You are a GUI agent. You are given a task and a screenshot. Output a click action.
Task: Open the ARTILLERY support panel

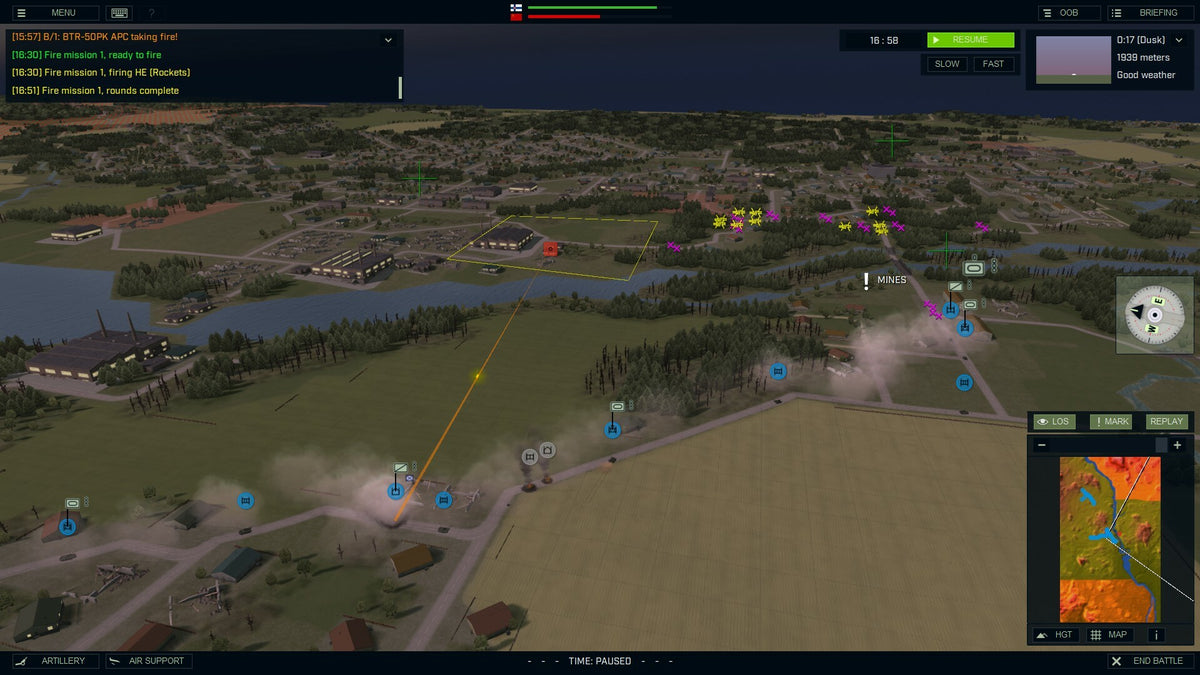coord(56,661)
